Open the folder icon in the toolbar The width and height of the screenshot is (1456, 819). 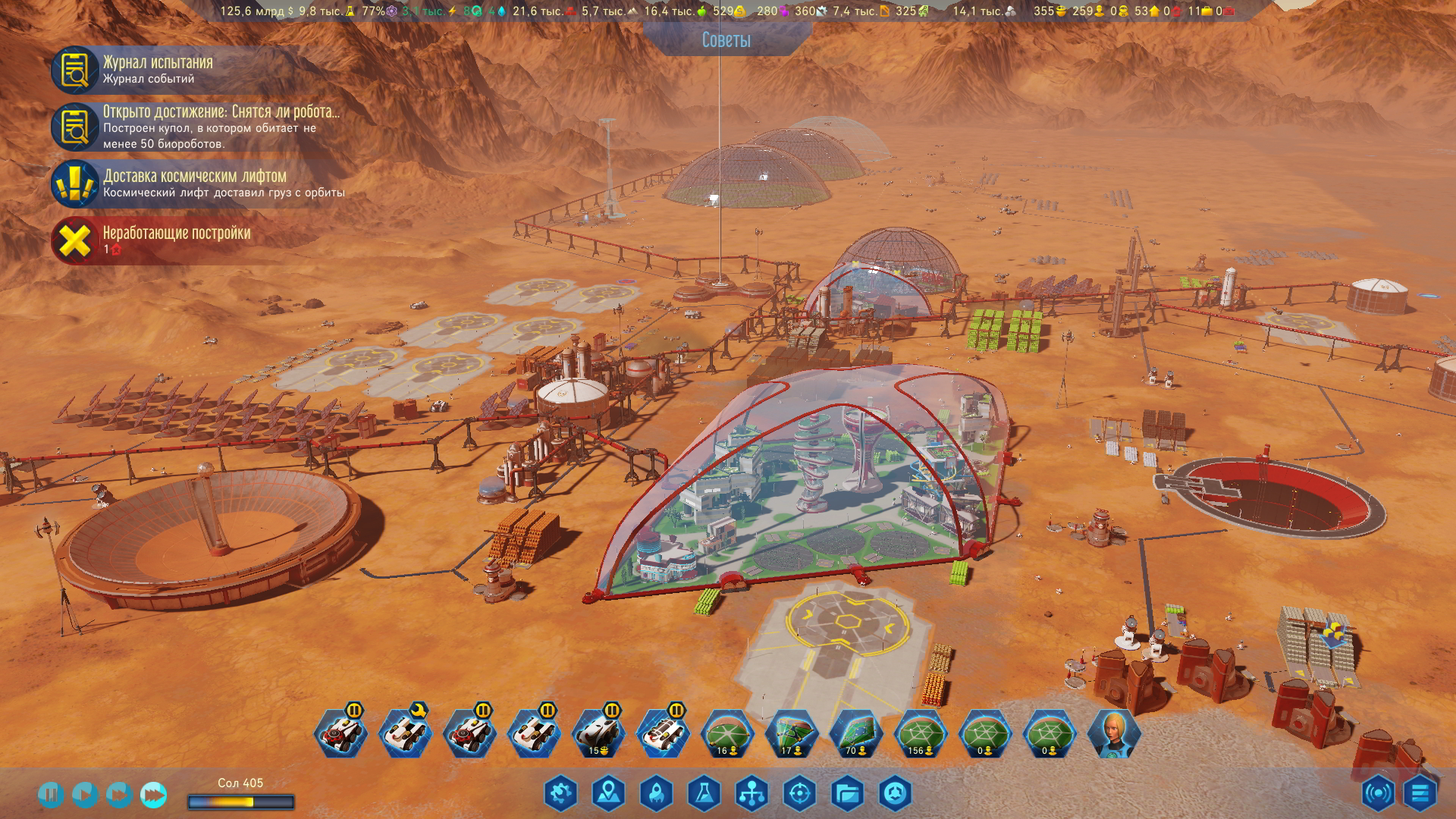click(x=847, y=793)
